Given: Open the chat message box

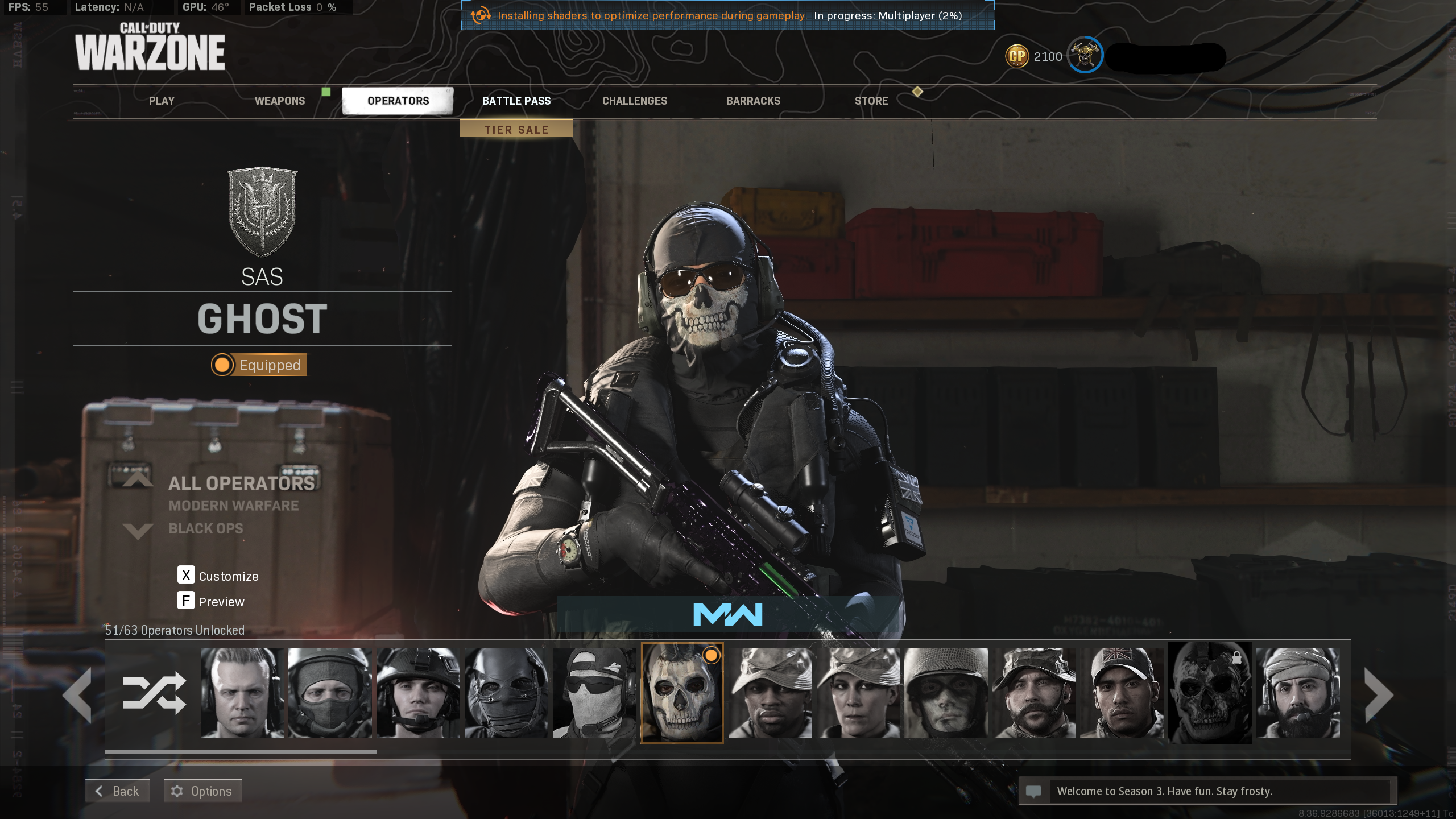Looking at the screenshot, I should 1206,791.
